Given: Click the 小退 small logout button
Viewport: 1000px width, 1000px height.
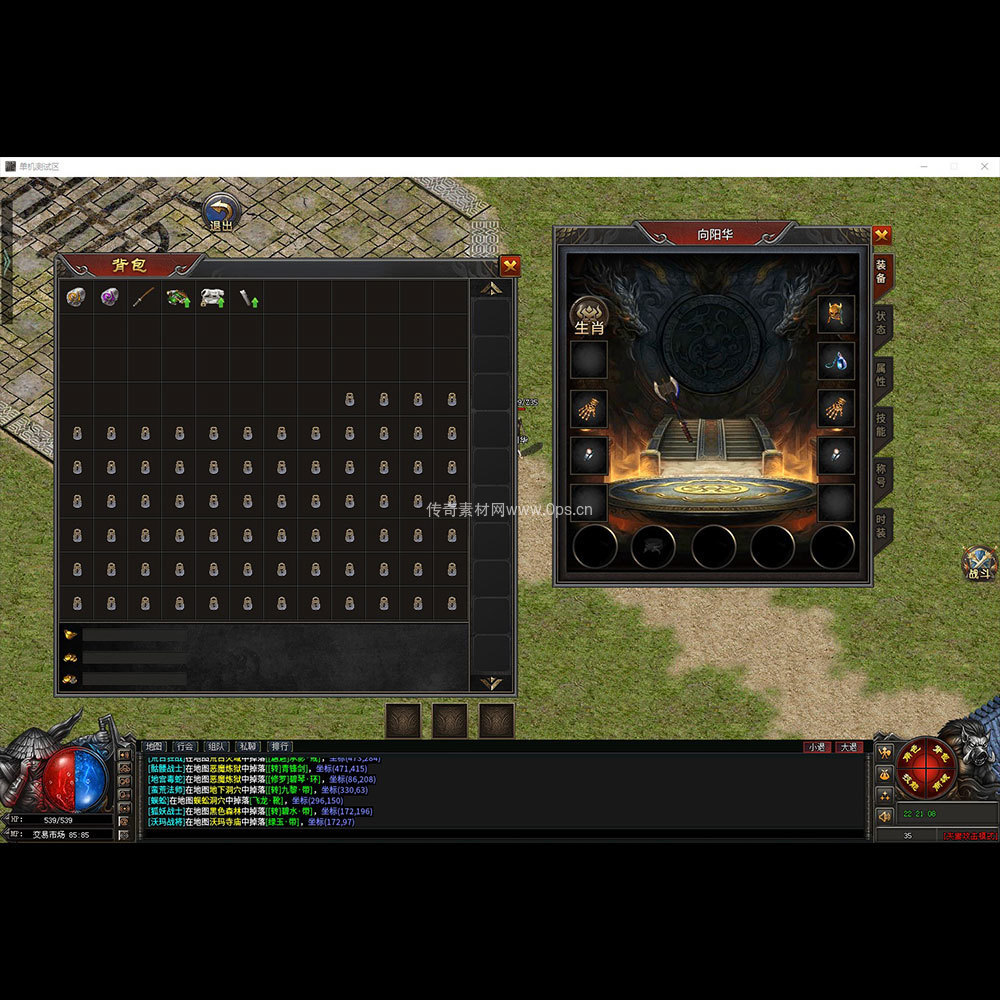Looking at the screenshot, I should 817,747.
